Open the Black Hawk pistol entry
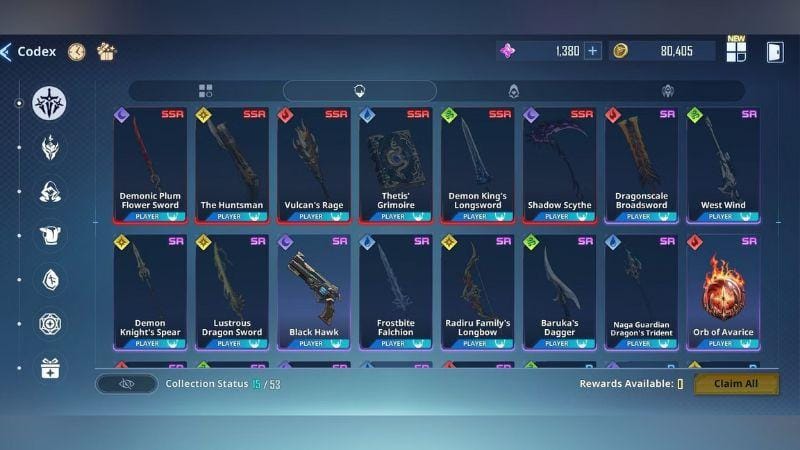 314,292
